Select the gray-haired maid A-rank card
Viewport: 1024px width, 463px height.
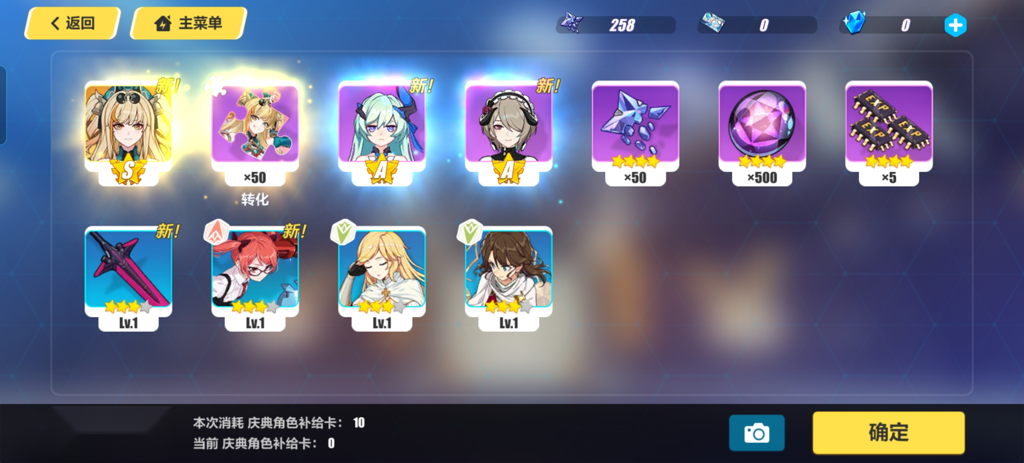(509, 131)
